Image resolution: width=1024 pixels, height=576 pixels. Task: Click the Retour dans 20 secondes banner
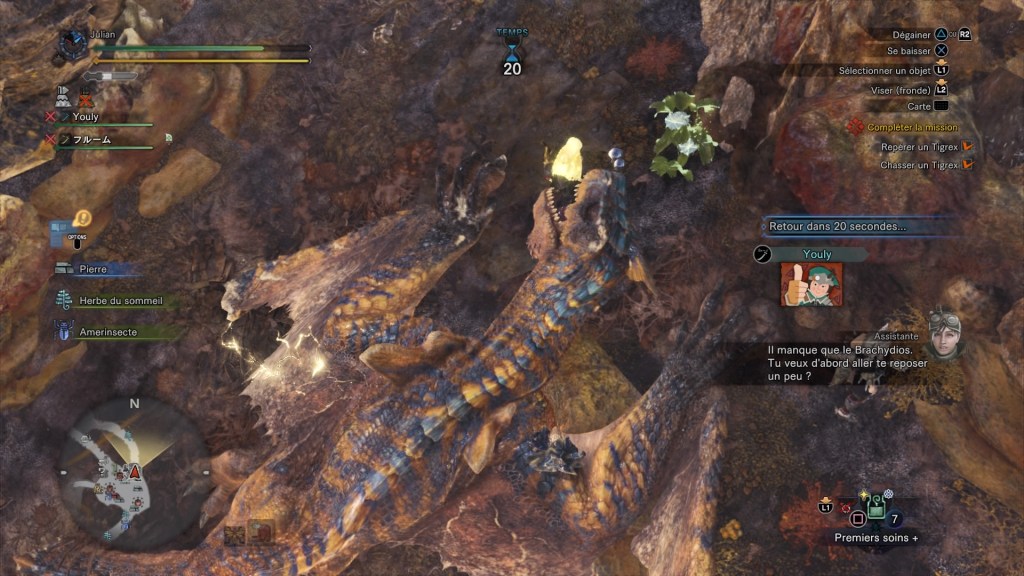point(850,227)
